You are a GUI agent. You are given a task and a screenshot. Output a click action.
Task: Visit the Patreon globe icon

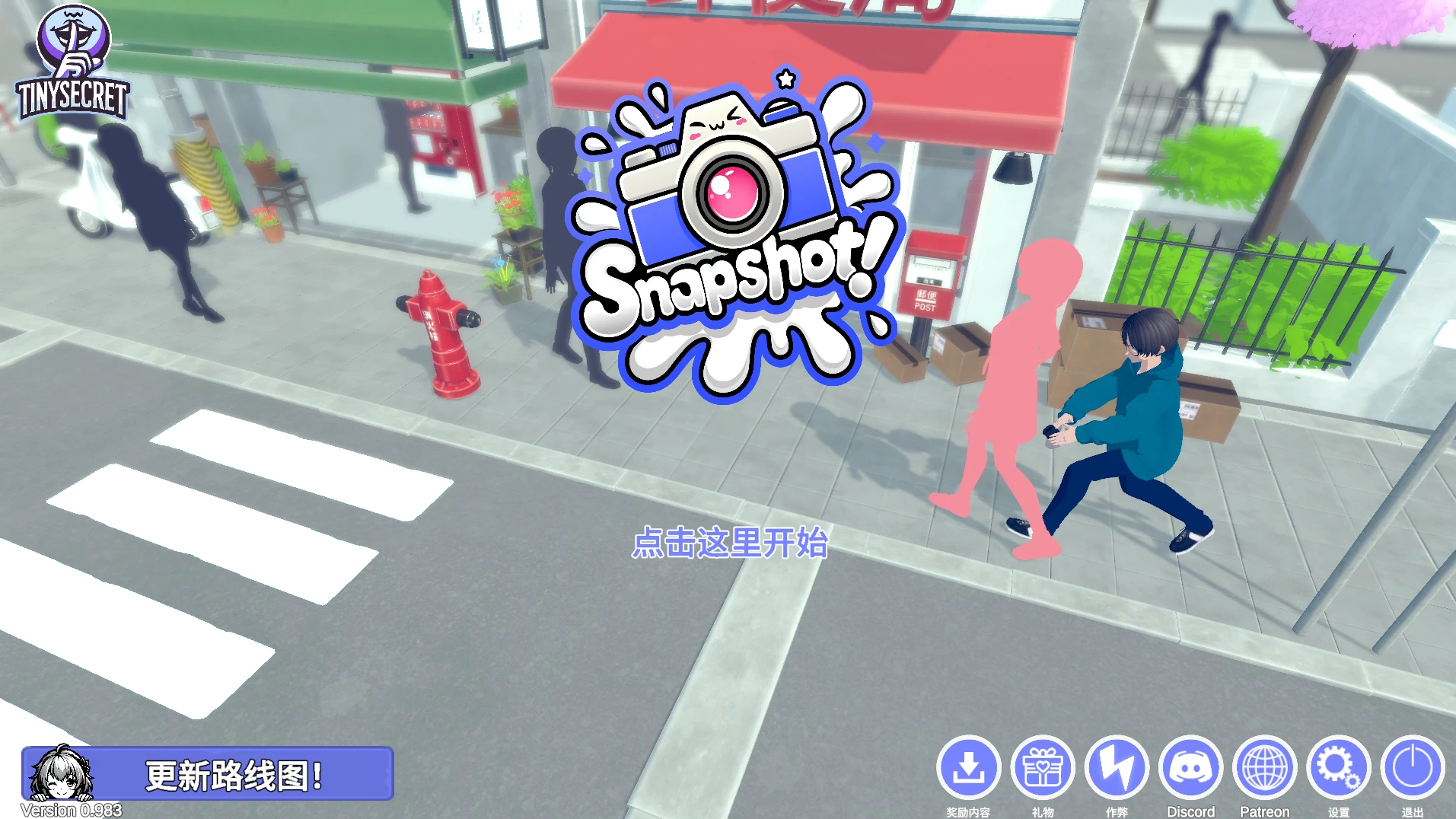[x=1264, y=767]
